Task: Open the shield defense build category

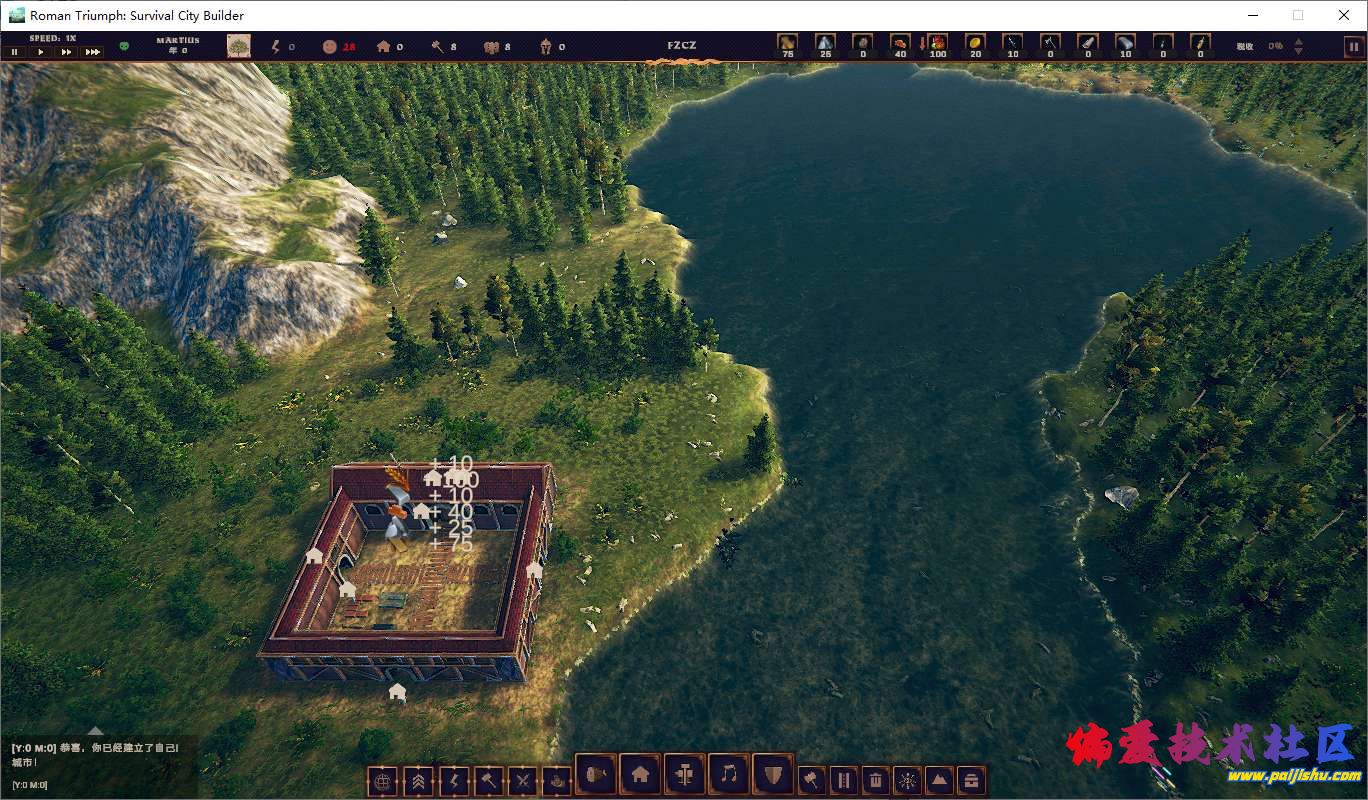Action: (x=772, y=773)
